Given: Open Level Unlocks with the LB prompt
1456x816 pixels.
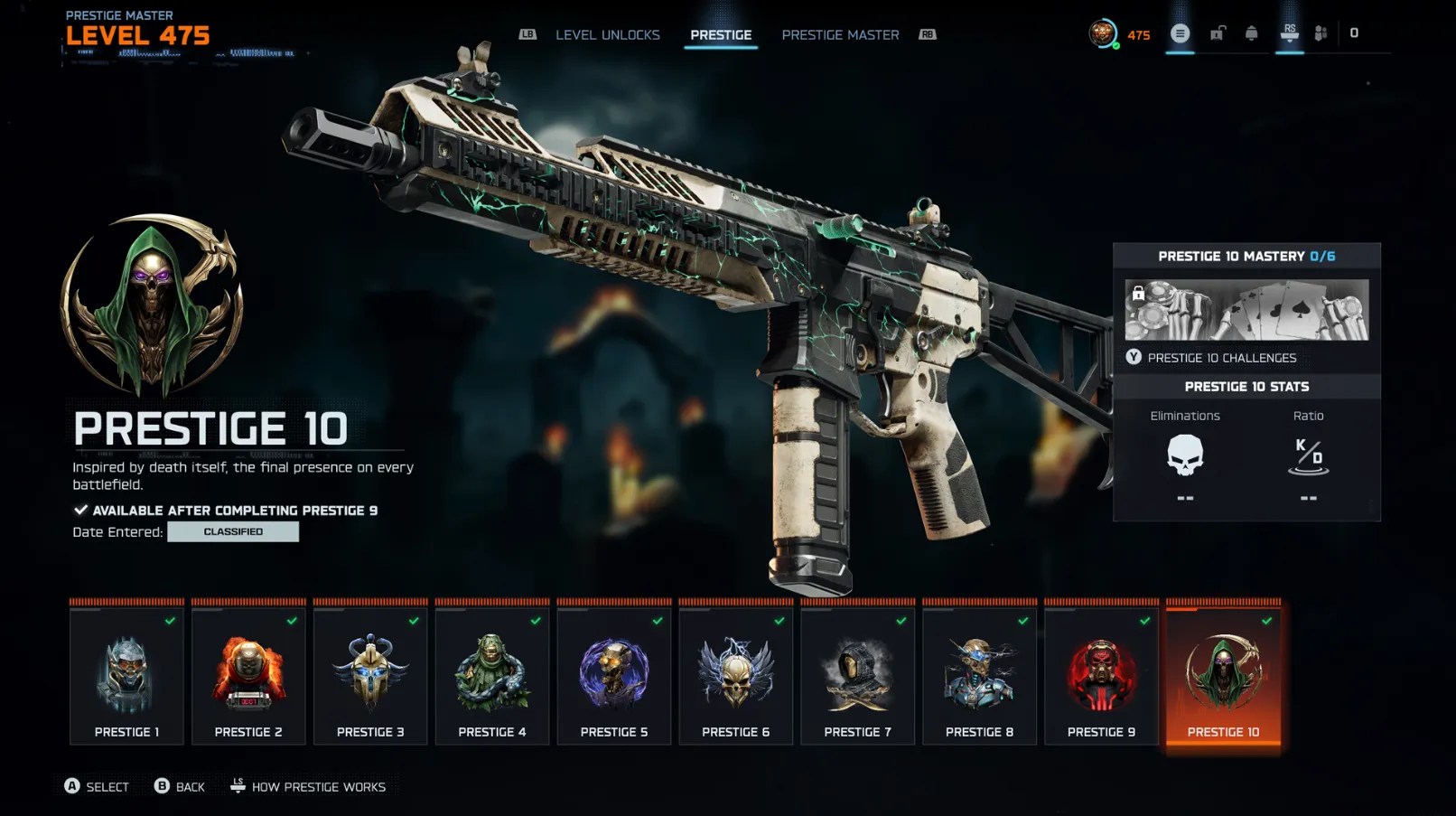Looking at the screenshot, I should [527, 34].
